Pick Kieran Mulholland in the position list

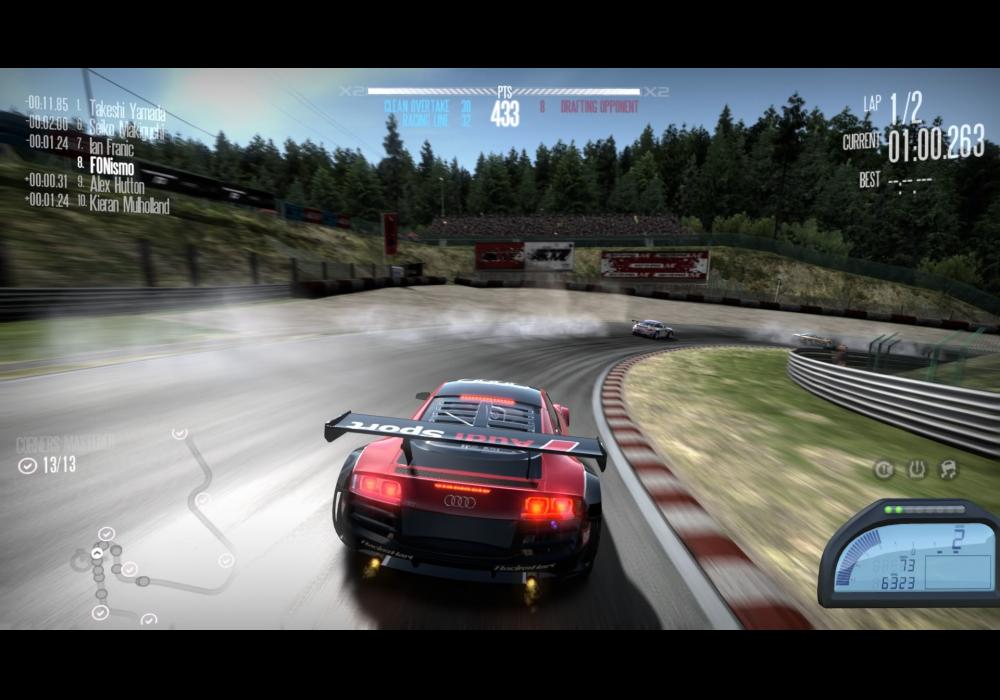click(x=129, y=204)
